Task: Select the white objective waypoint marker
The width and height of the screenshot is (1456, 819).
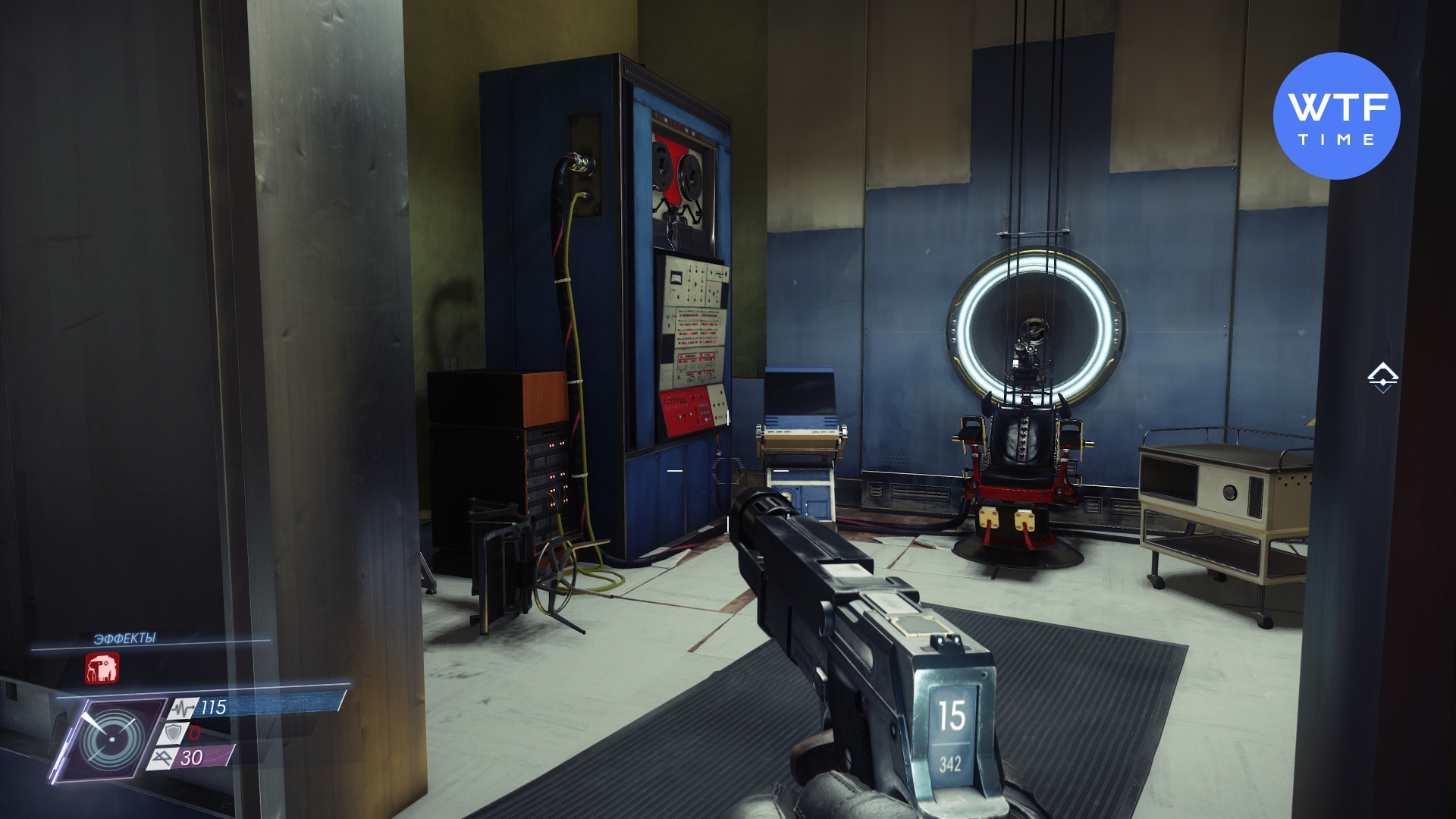Action: click(x=1382, y=377)
